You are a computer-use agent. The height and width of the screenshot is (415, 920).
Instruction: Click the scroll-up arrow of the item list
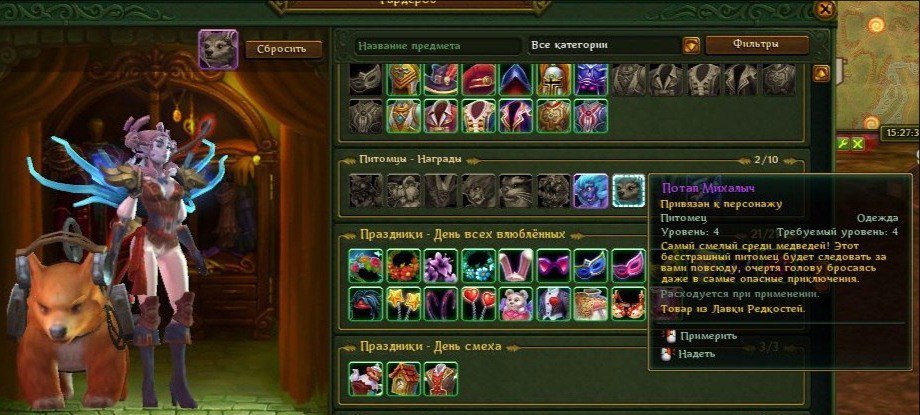820,73
